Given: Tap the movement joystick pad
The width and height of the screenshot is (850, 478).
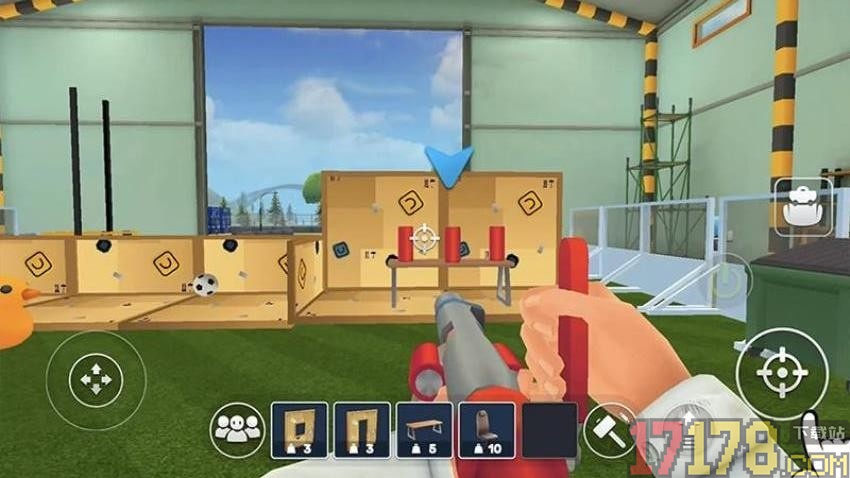Looking at the screenshot, I should tap(95, 380).
